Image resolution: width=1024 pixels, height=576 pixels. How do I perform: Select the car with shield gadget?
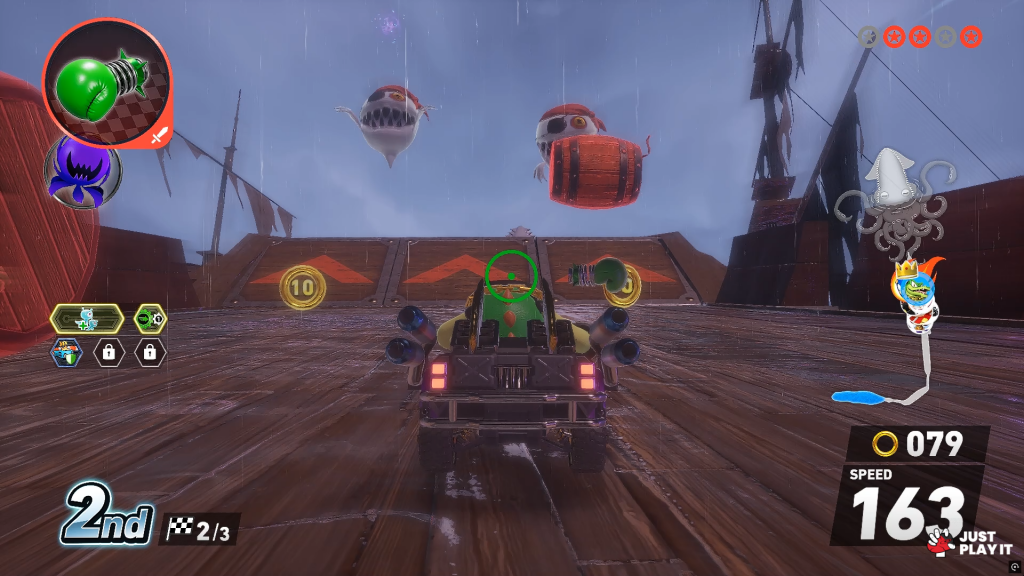(x=67, y=352)
